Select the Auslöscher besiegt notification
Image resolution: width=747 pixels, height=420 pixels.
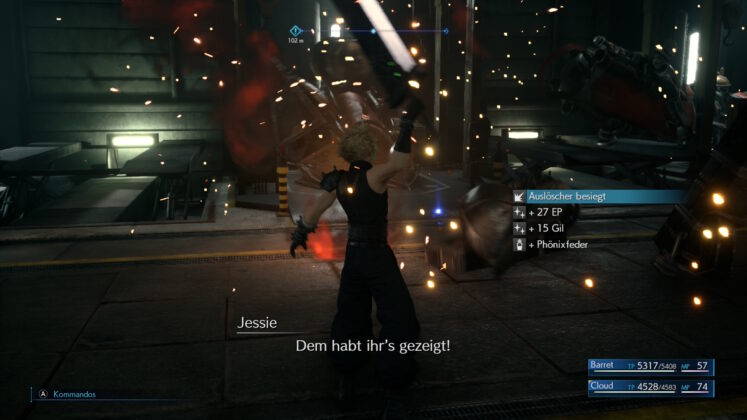[x=566, y=197]
